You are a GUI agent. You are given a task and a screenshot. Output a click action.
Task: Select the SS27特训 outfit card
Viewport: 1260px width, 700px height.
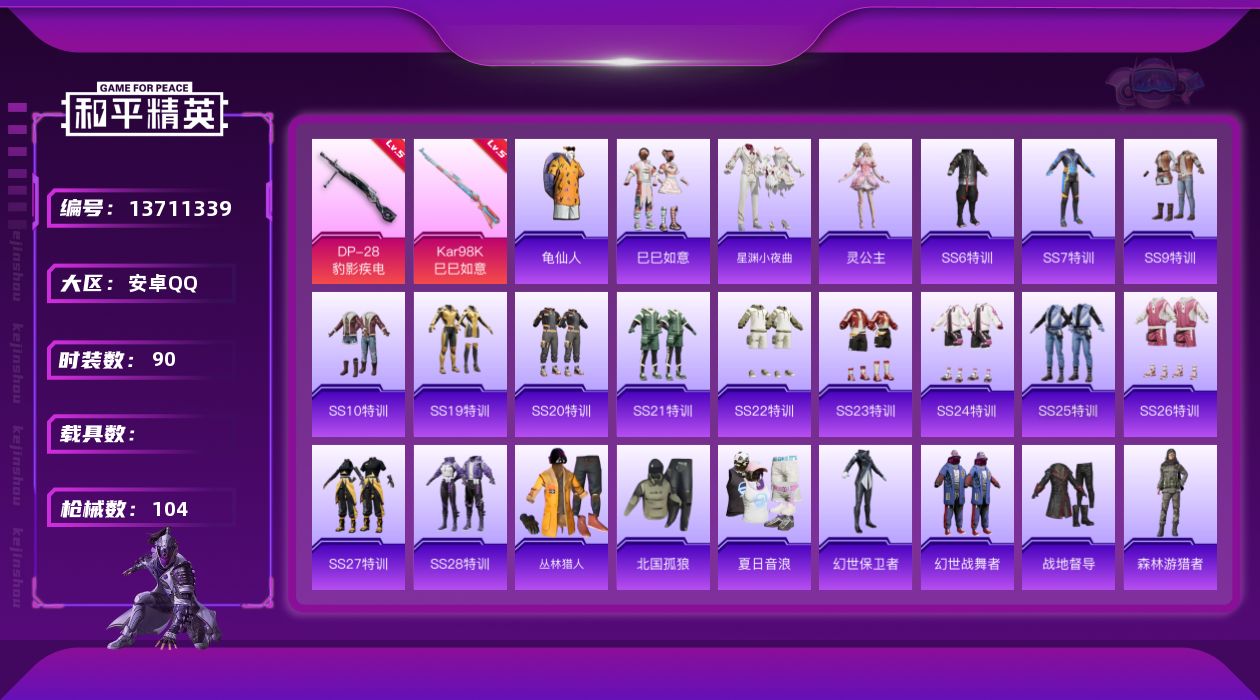[358, 517]
